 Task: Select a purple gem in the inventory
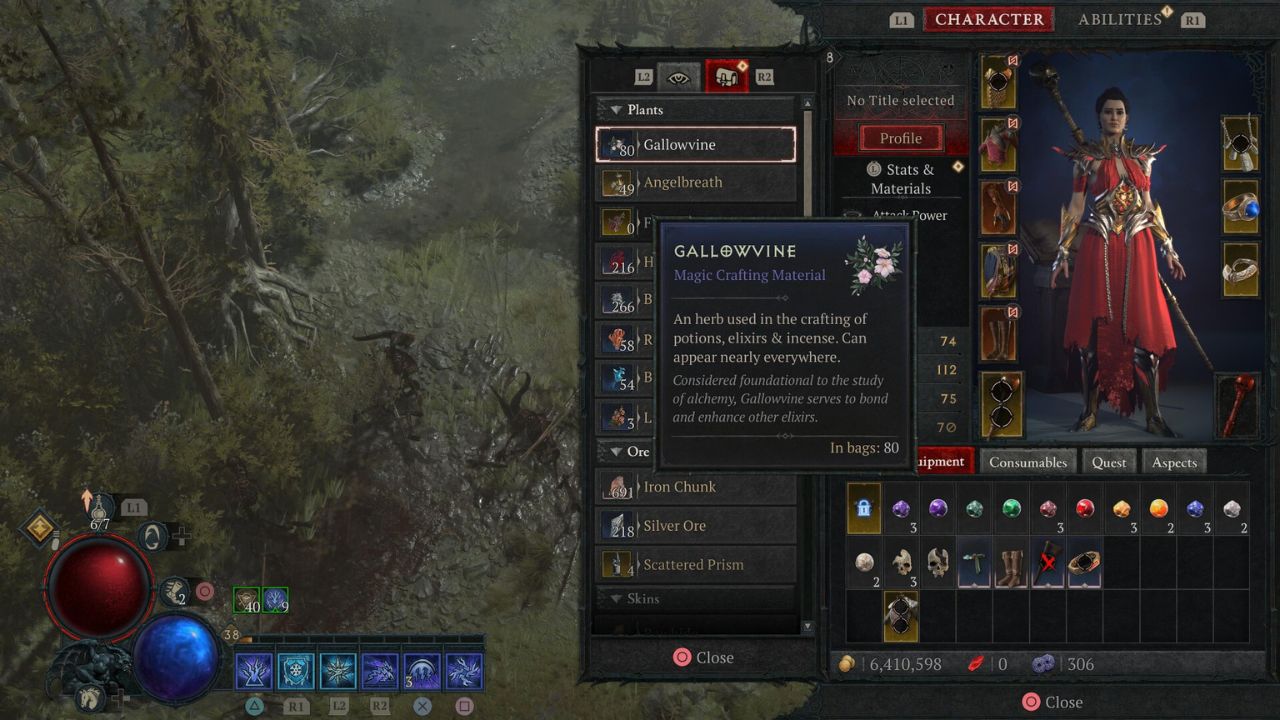(899, 509)
